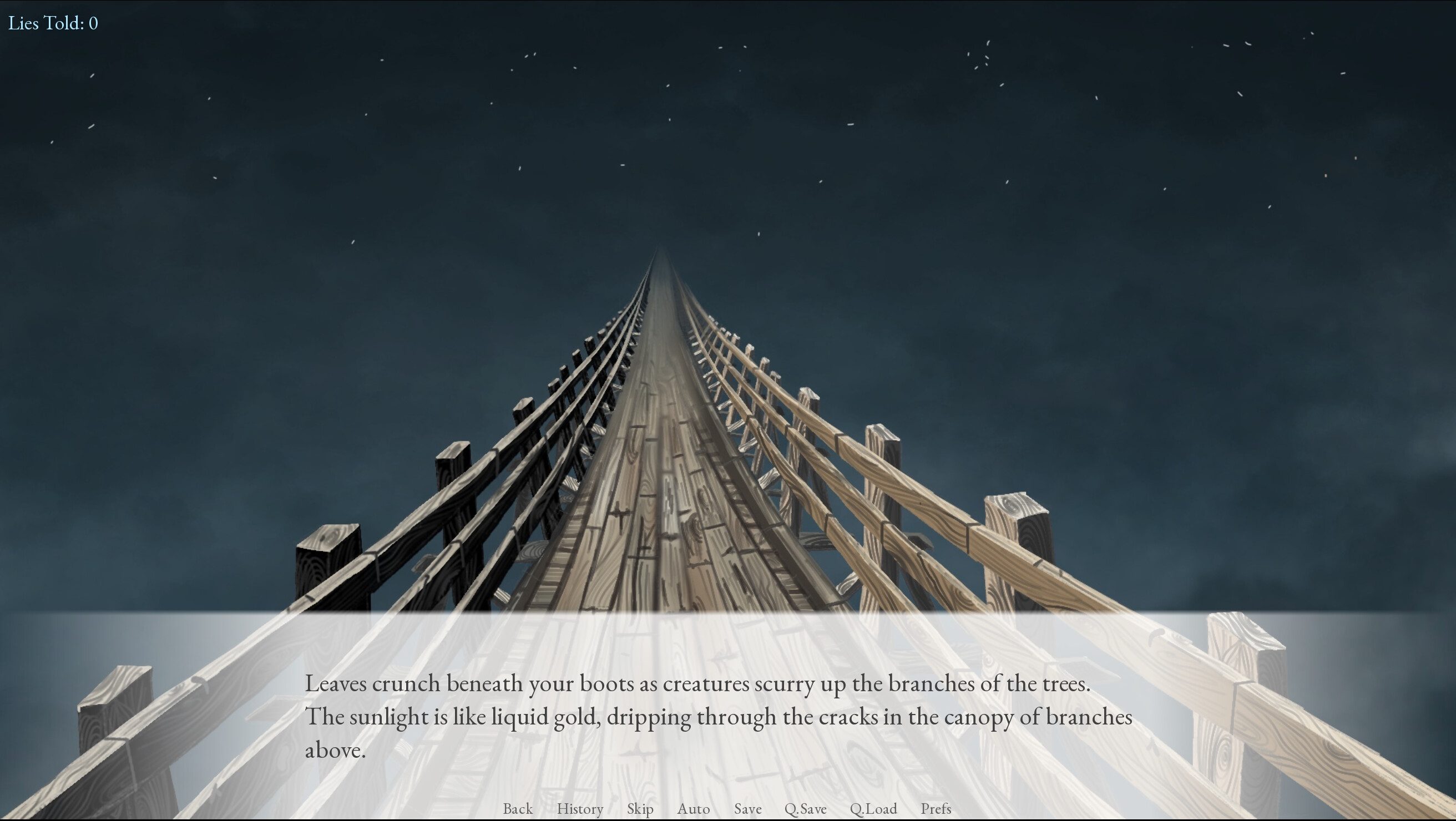Disable Auto mode if currently active
Image resolution: width=1456 pixels, height=821 pixels.
(x=694, y=809)
